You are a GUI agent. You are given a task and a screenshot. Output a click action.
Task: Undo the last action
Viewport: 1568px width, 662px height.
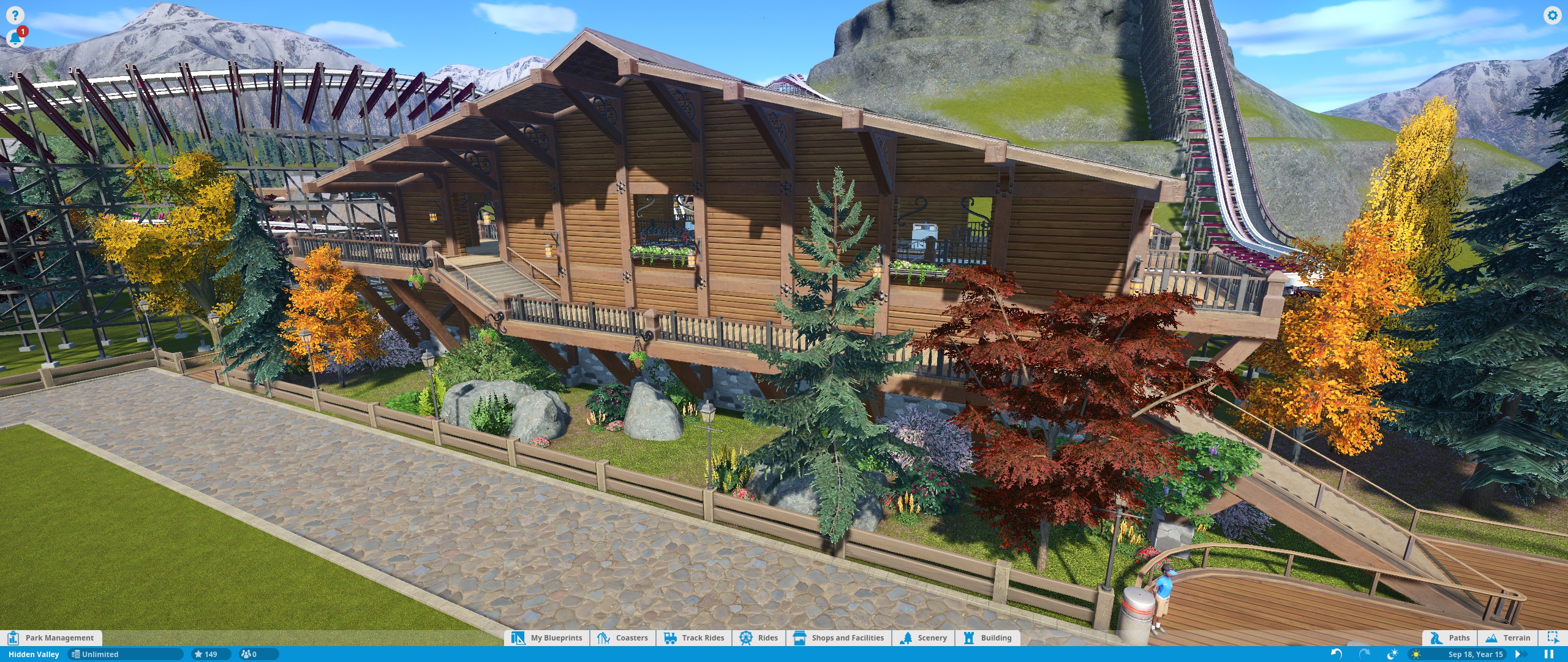(1338, 654)
